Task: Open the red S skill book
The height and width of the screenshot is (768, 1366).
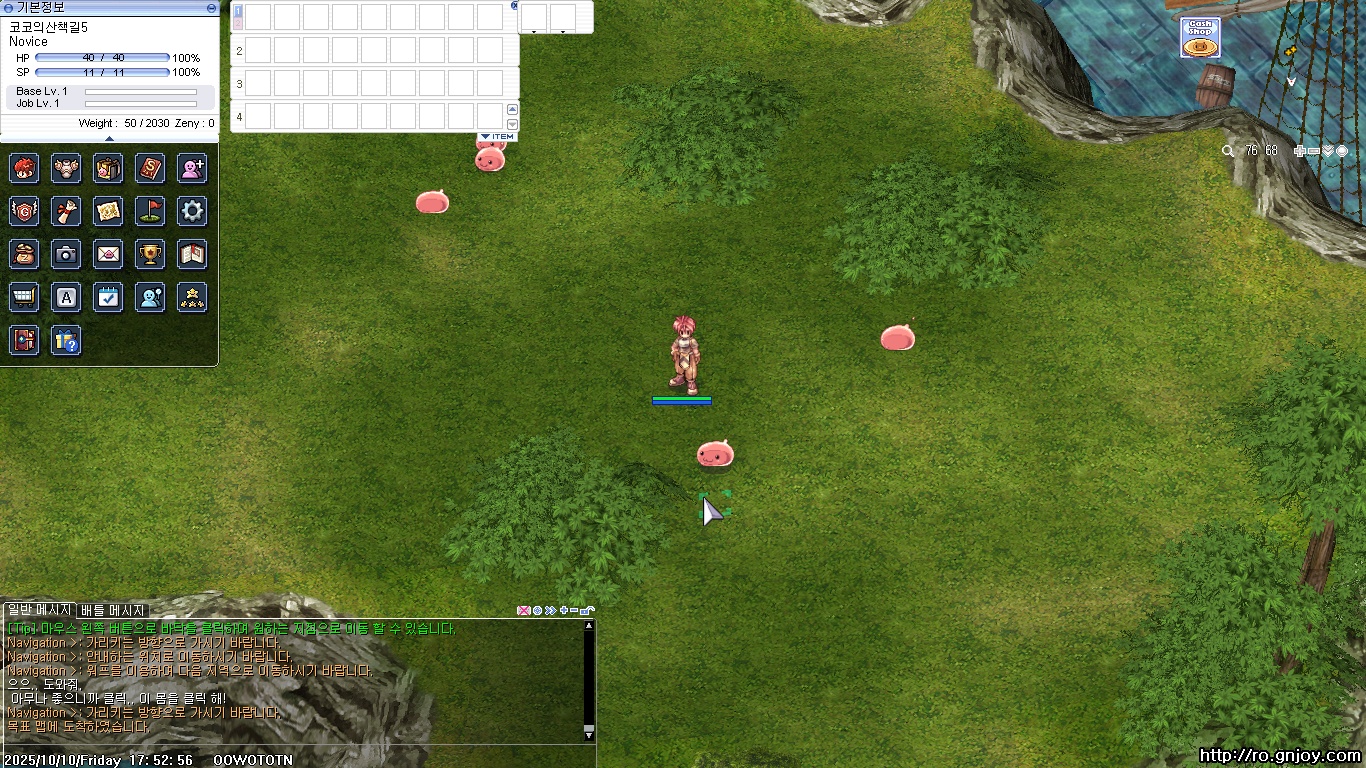Action: (150, 168)
